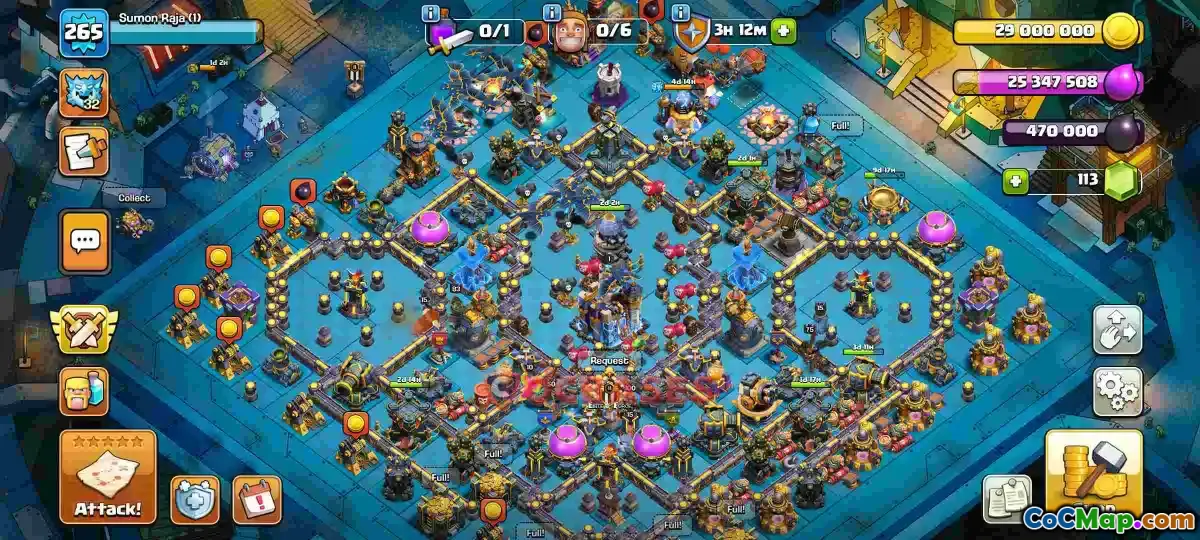
Task: Open the scroll and mail messages button
Action: pos(84,151)
